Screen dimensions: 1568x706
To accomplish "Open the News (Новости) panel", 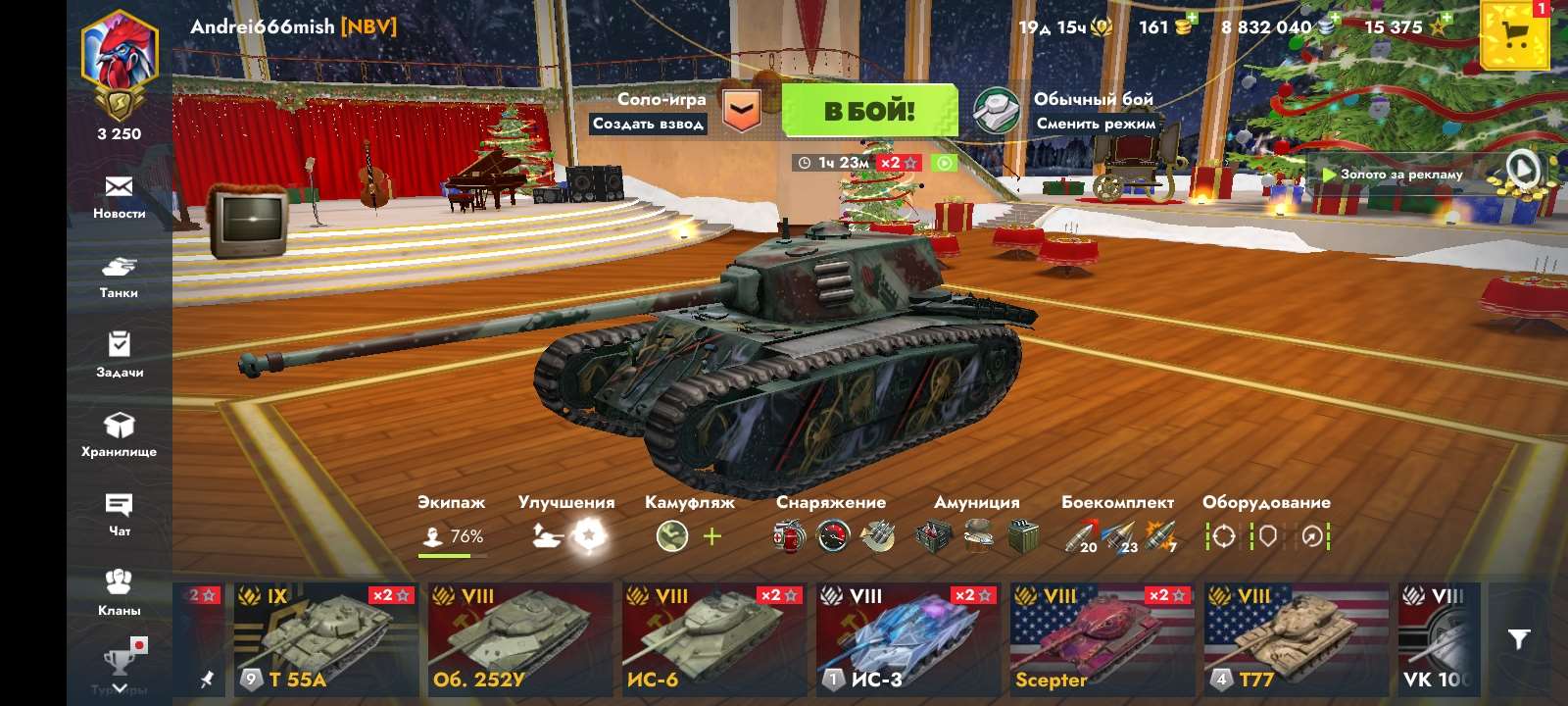I will click(x=120, y=193).
